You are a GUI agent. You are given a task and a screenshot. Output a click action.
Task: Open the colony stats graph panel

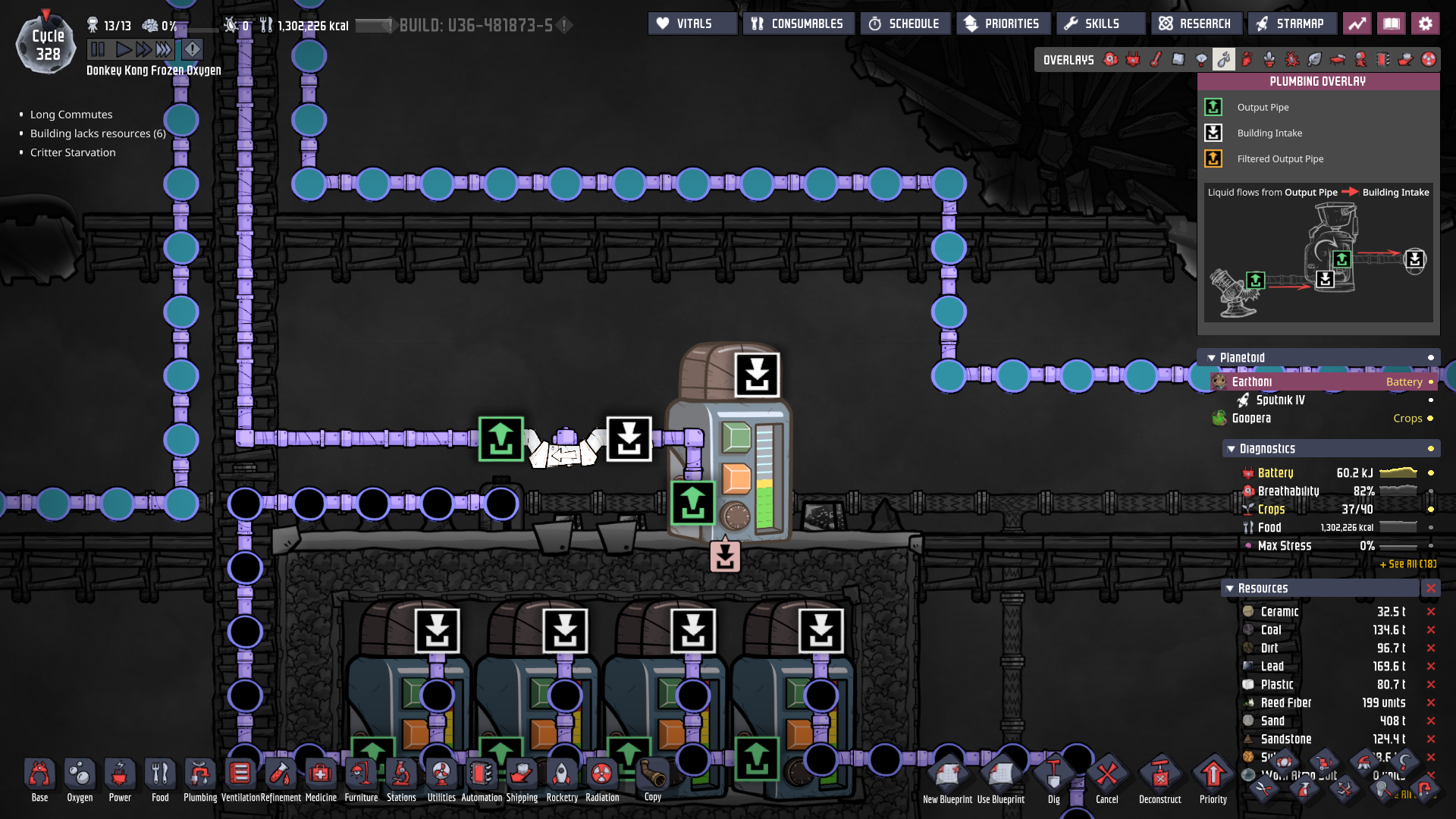[1357, 23]
